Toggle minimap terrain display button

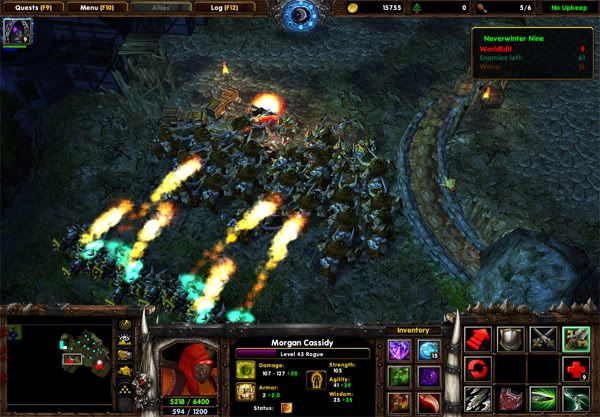point(125,341)
